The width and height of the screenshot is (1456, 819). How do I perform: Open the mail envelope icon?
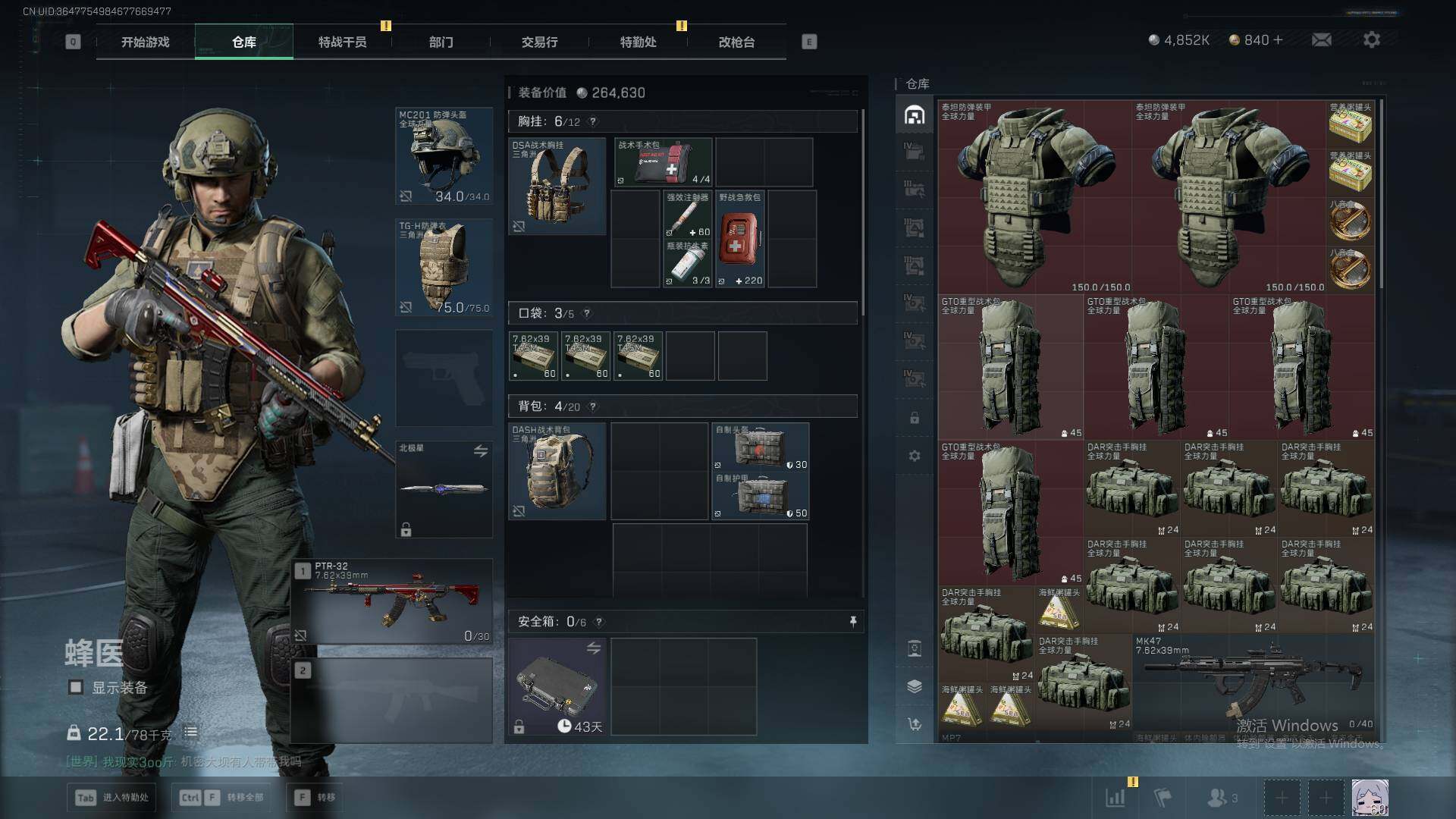(1321, 40)
